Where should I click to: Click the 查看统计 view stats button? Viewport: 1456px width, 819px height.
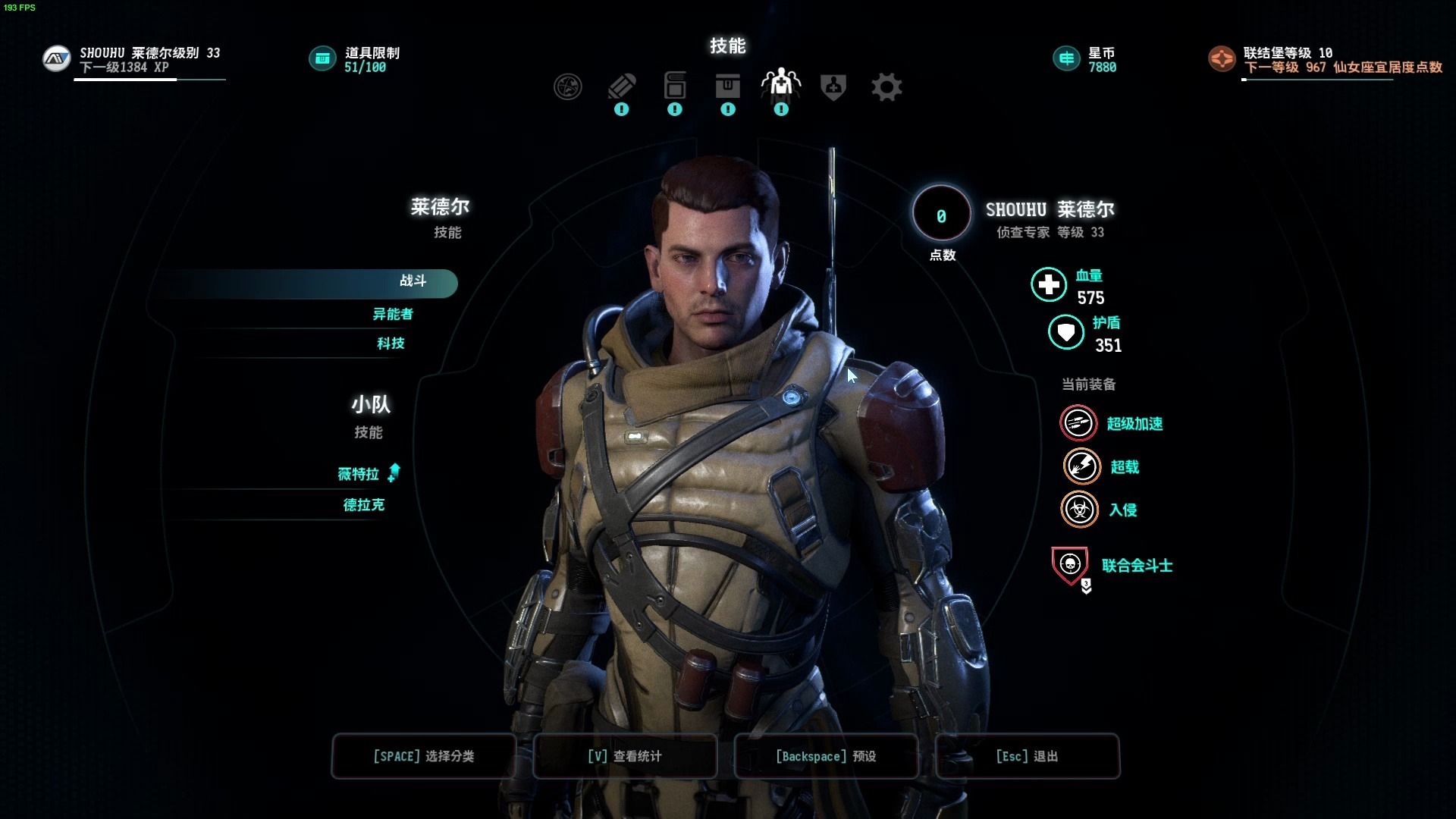pyautogui.click(x=625, y=756)
